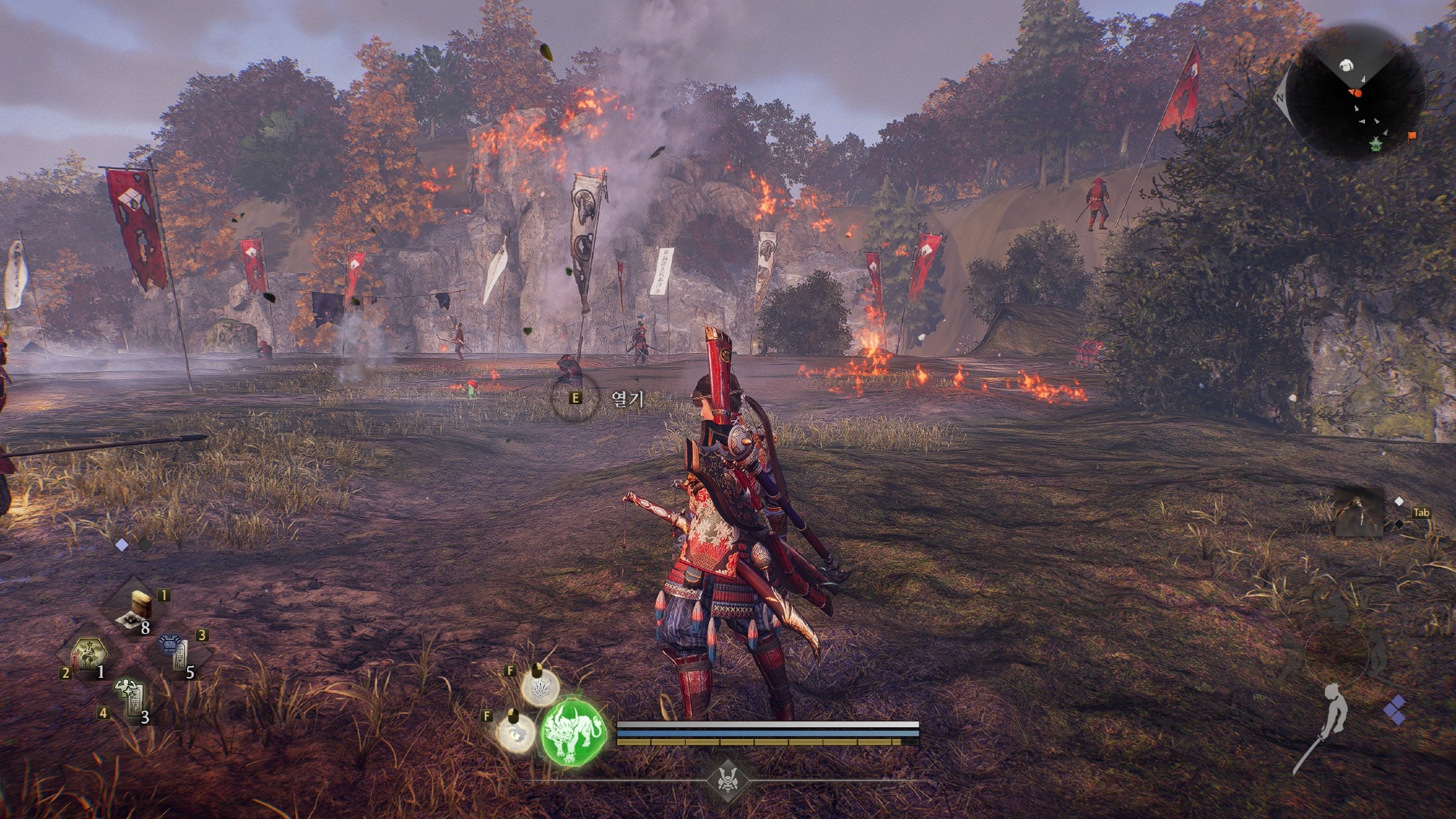Click the purple diamond cluster indicator
This screenshot has width=1456, height=819.
click(x=1395, y=710)
